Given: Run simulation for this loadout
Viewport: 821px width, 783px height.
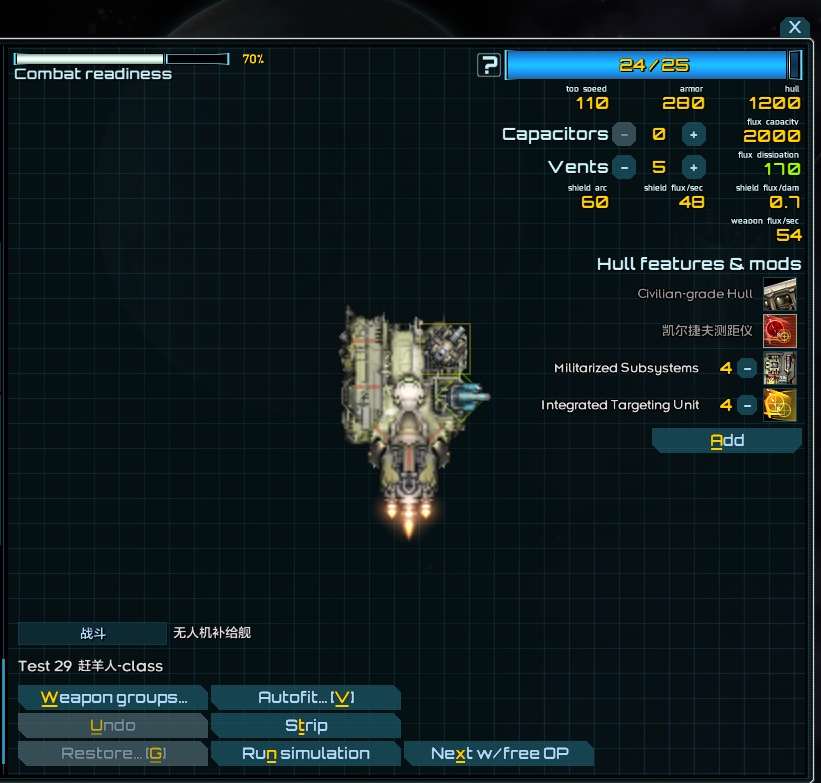Looking at the screenshot, I should pyautogui.click(x=306, y=754).
